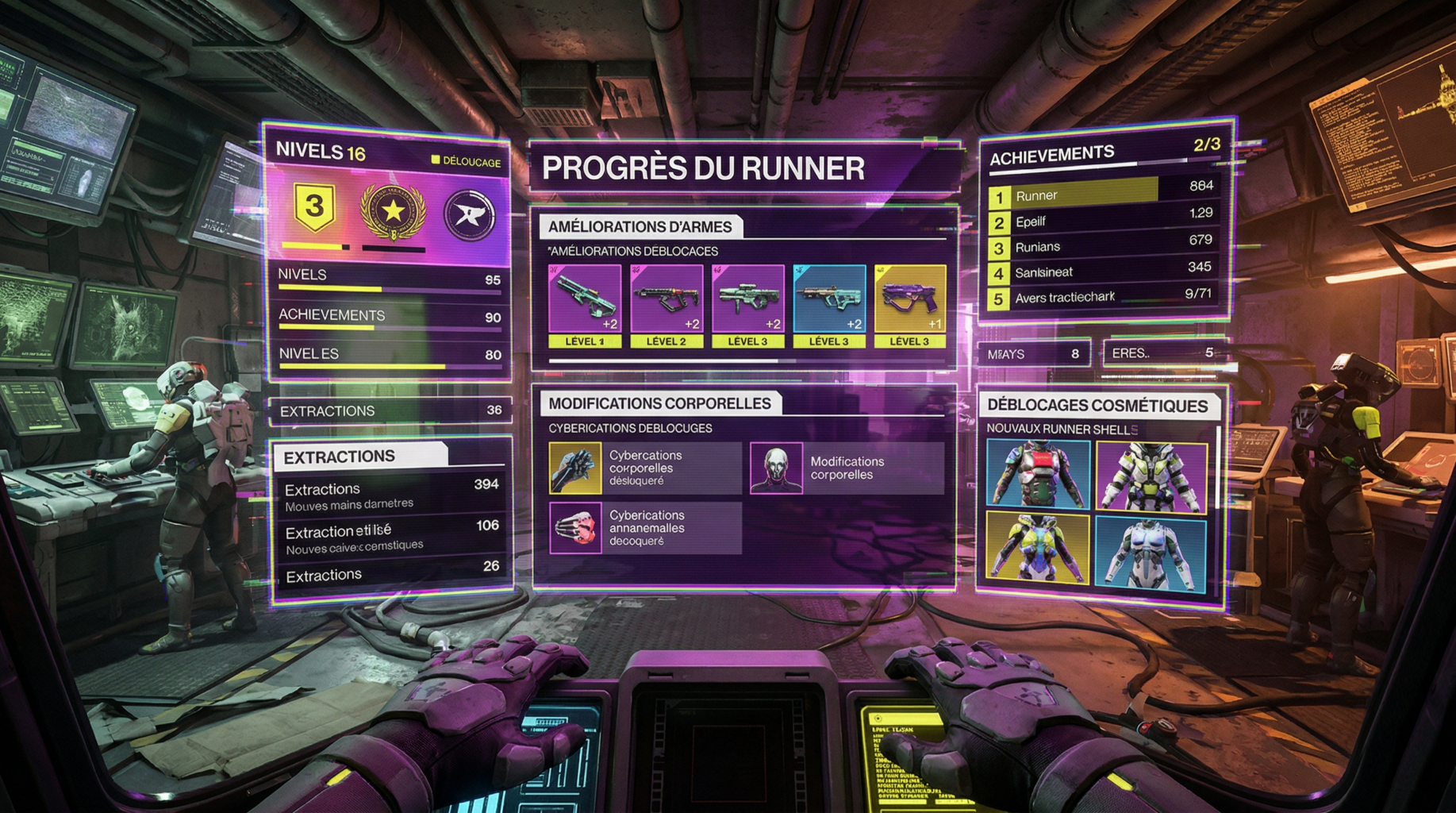This screenshot has width=1456, height=813.
Task: Click the Modifications corporelles face icon
Action: tap(776, 469)
